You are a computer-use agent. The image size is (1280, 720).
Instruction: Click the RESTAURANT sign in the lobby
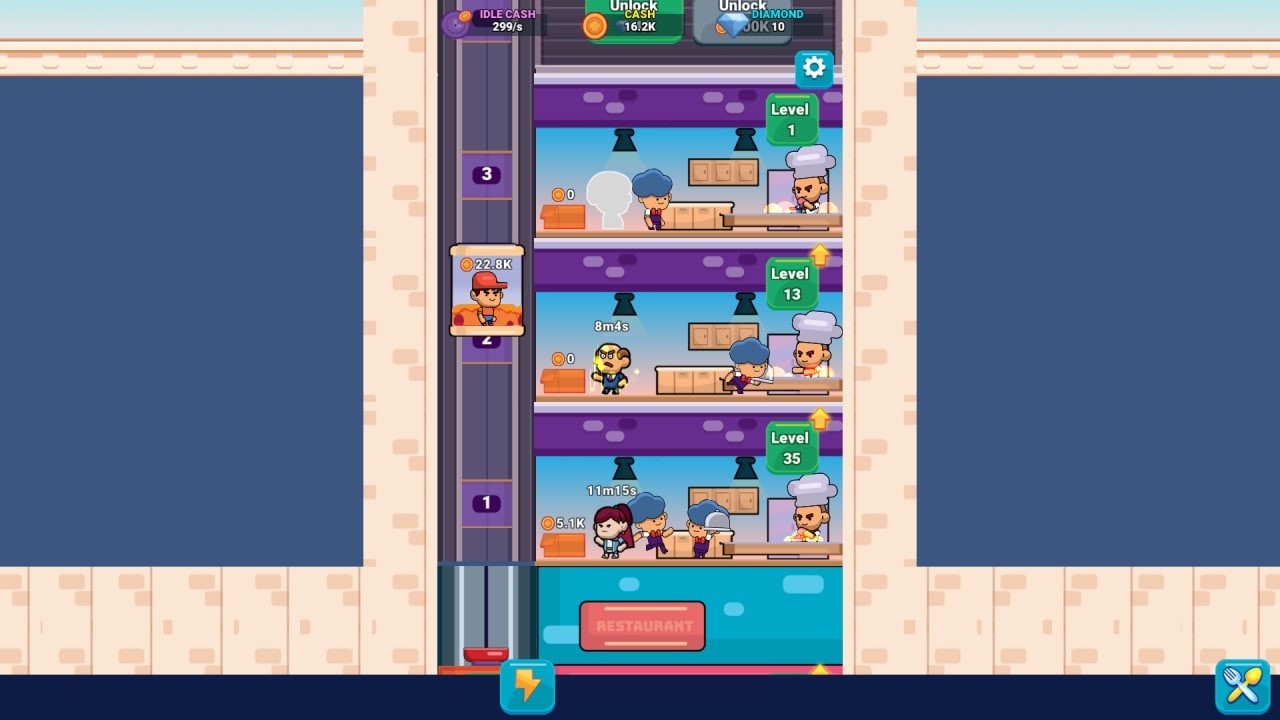pos(641,625)
